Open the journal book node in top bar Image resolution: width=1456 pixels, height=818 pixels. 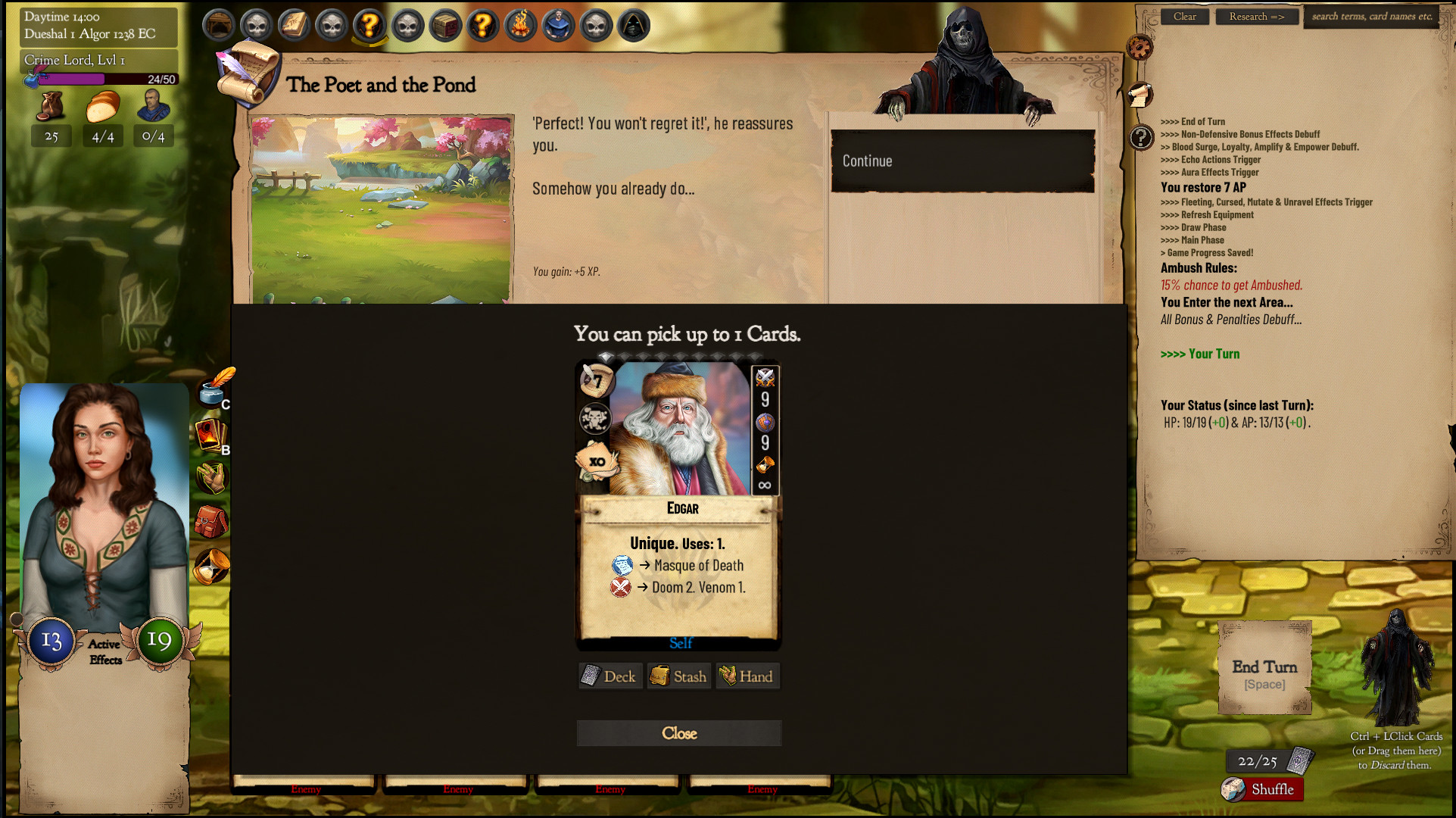pyautogui.click(x=293, y=25)
